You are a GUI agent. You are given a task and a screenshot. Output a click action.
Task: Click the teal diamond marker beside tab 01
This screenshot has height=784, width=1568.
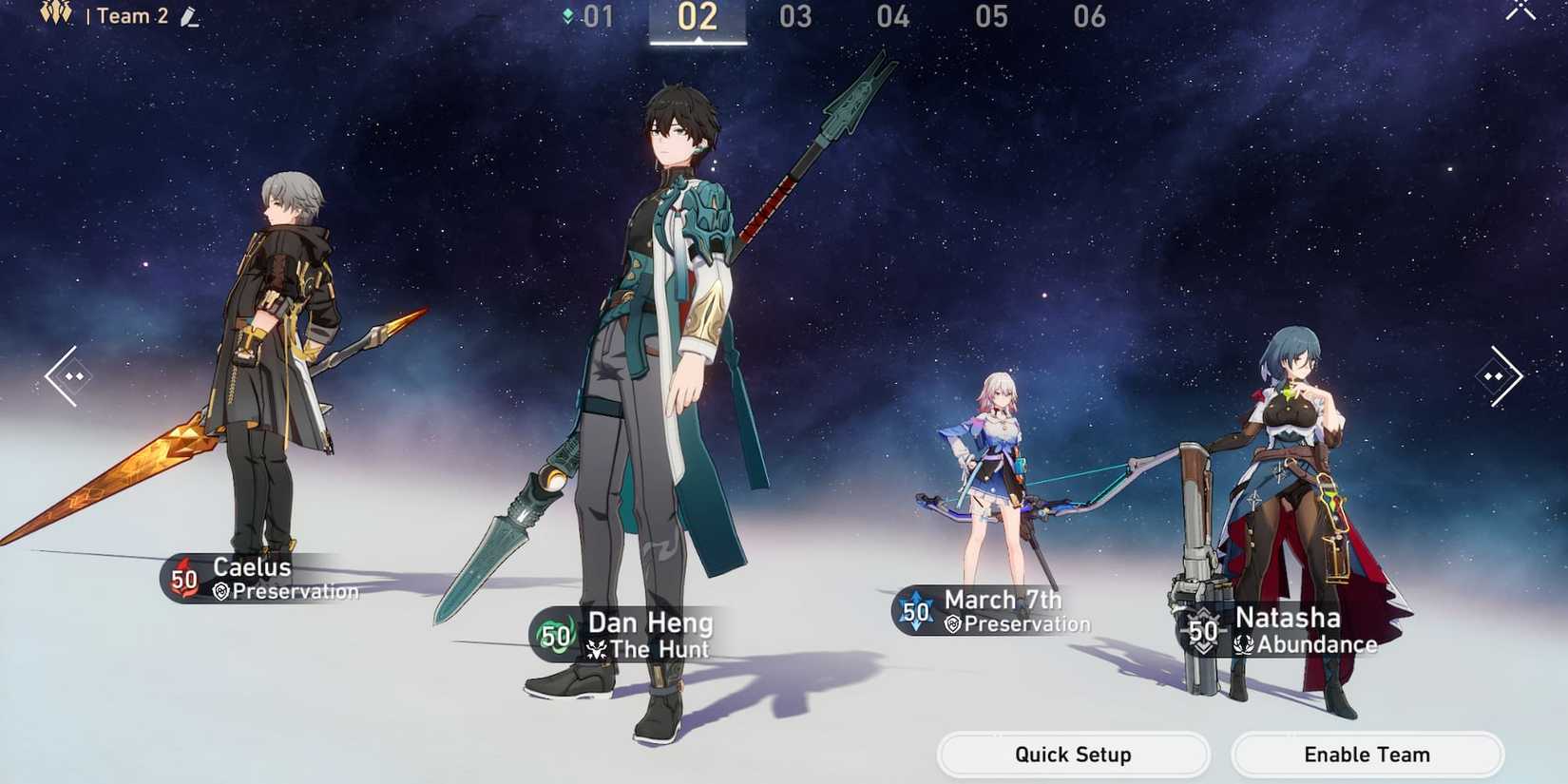(x=566, y=15)
